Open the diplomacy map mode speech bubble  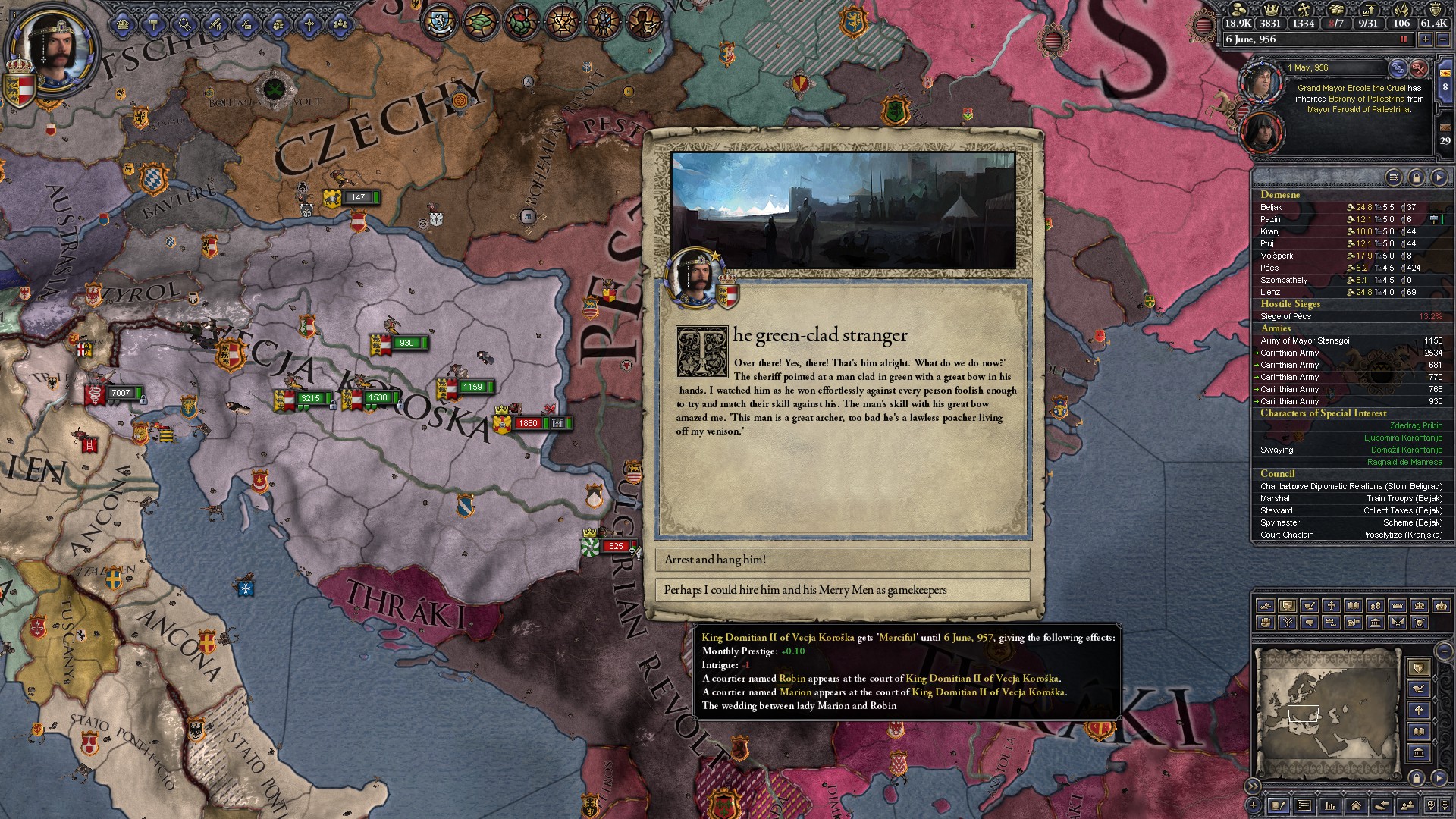[x=1310, y=623]
